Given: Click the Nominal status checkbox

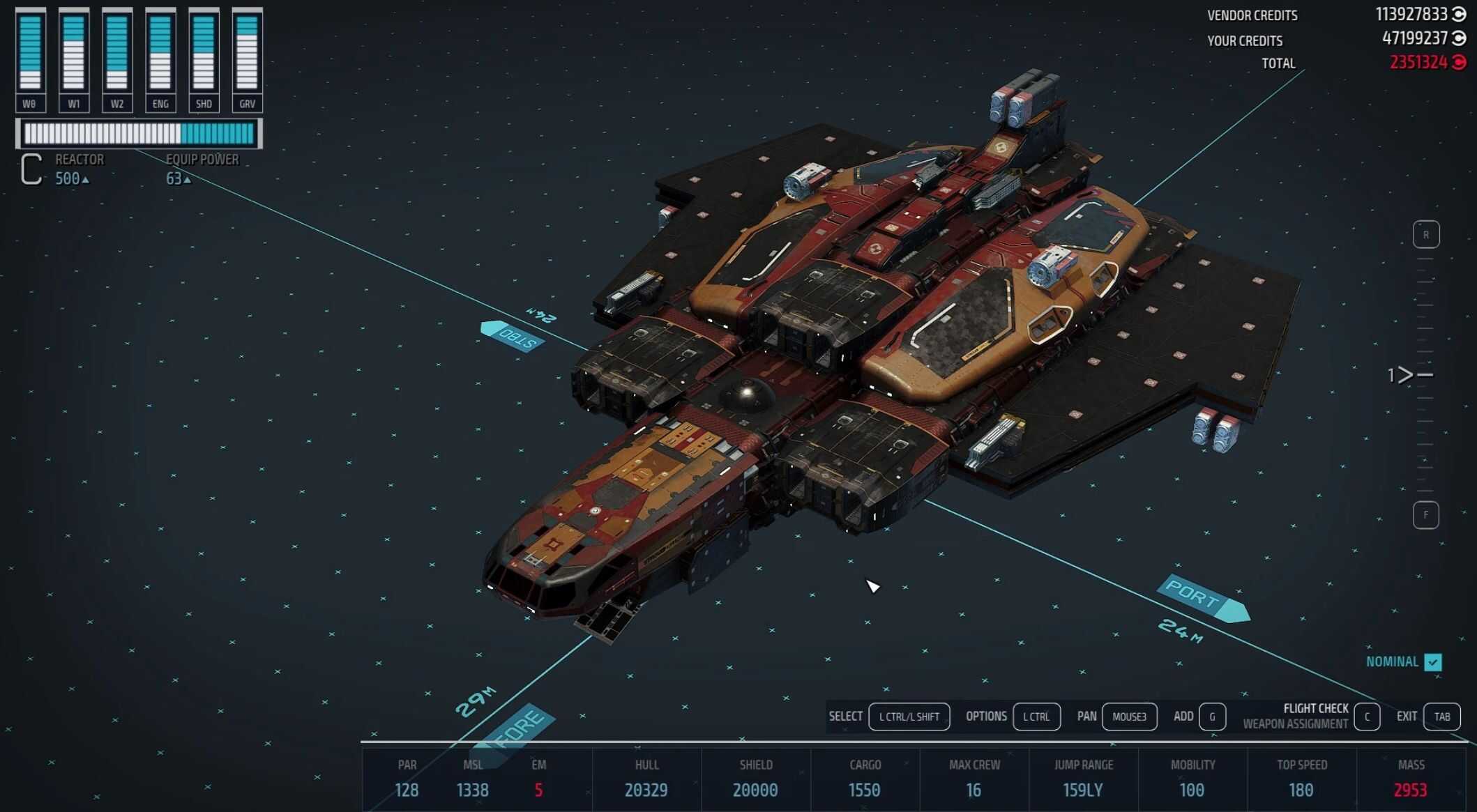Looking at the screenshot, I should coord(1433,662).
